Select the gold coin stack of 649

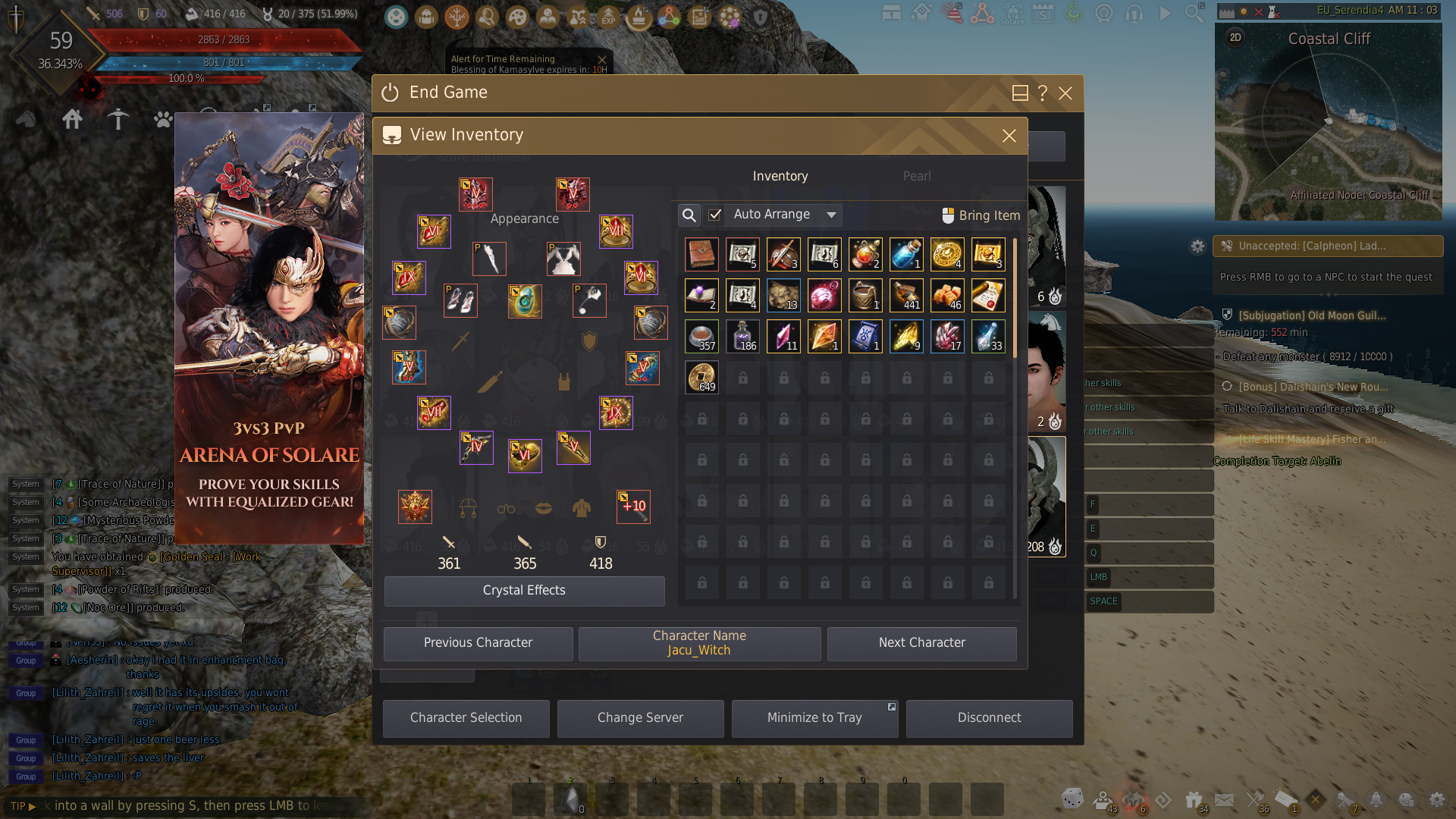(x=701, y=377)
